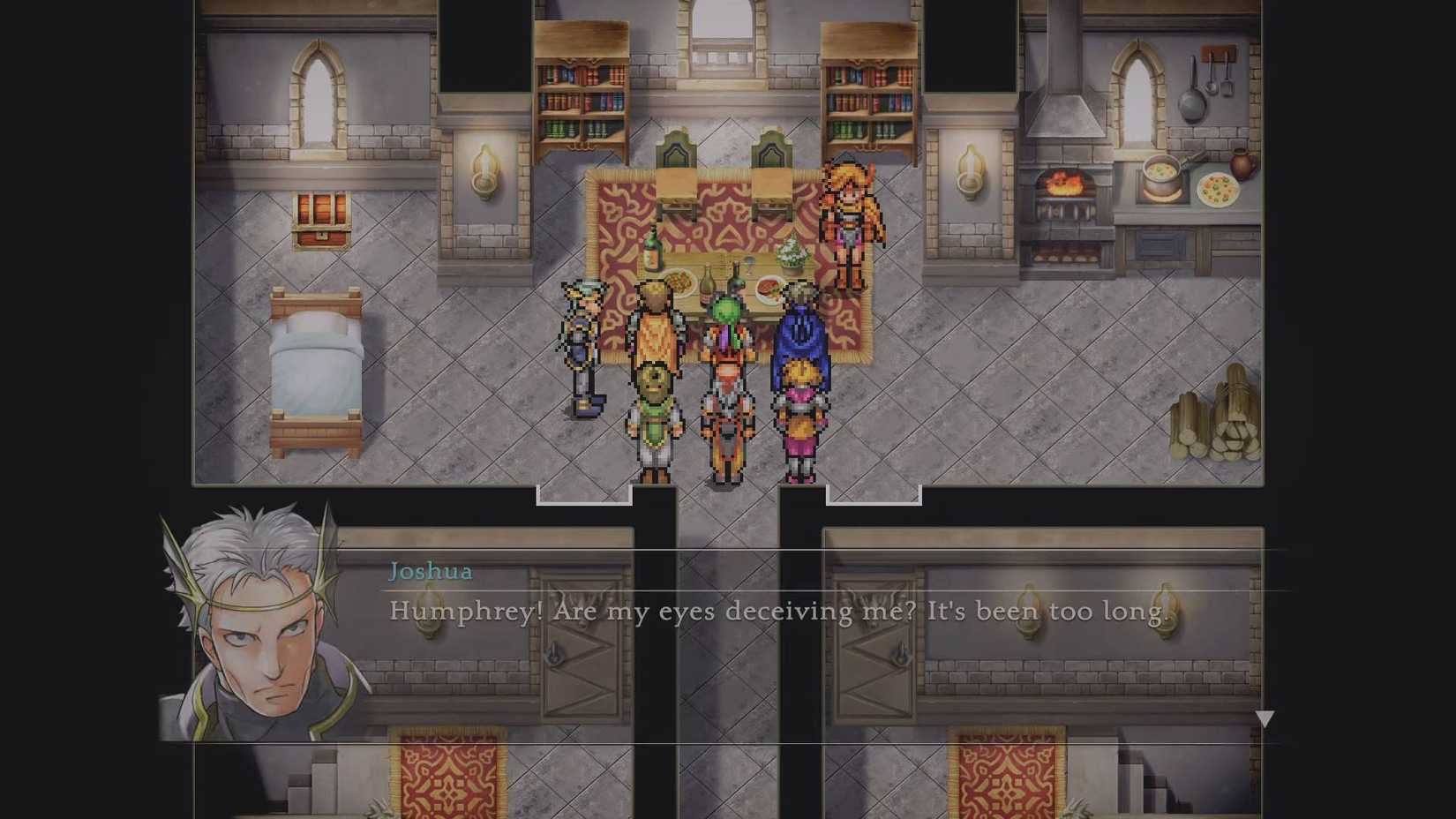Click Joshua's name label
The height and width of the screenshot is (819, 1456).
click(x=430, y=572)
